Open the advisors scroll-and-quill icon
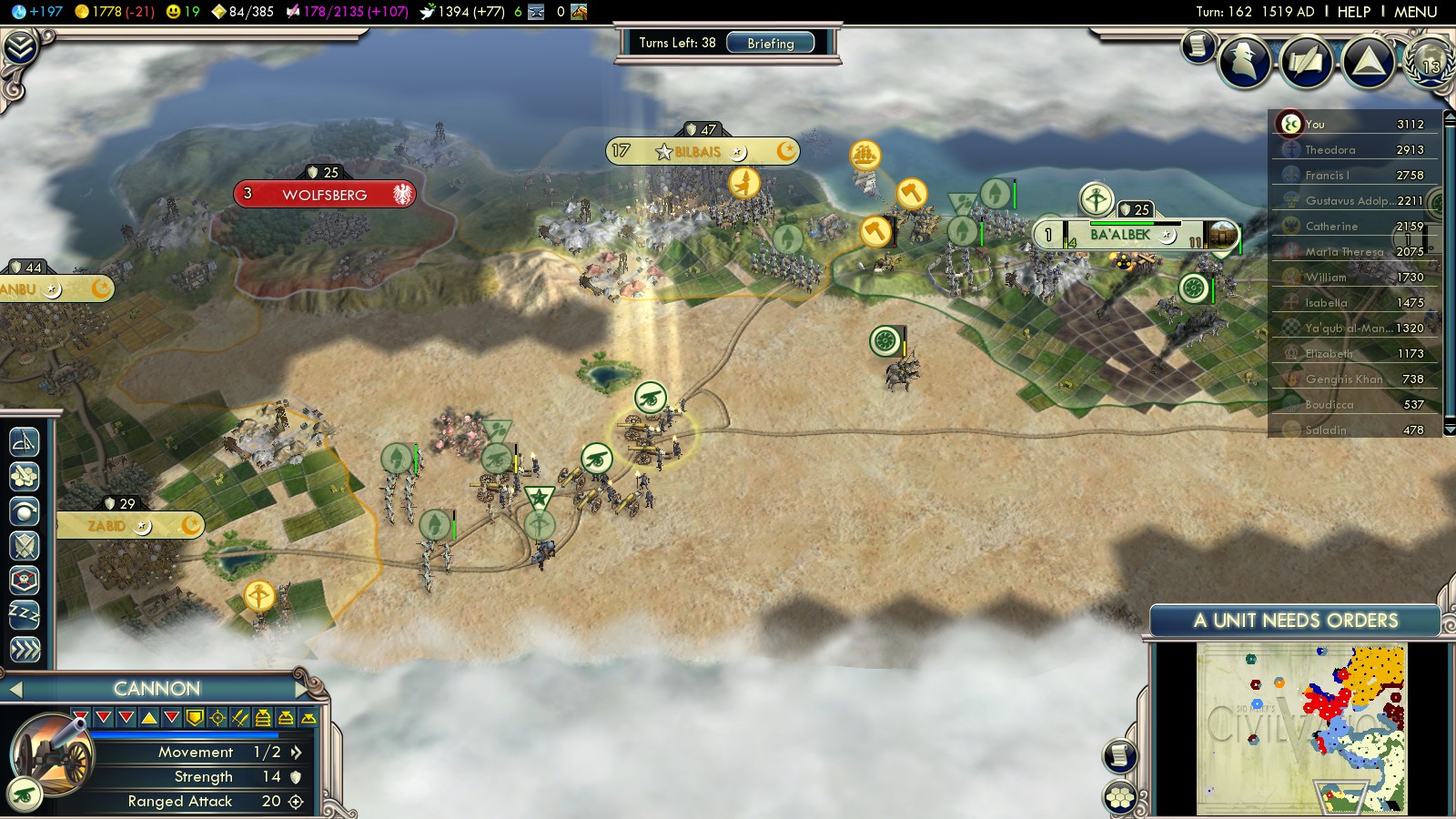The width and height of the screenshot is (1456, 819). tap(1306, 62)
